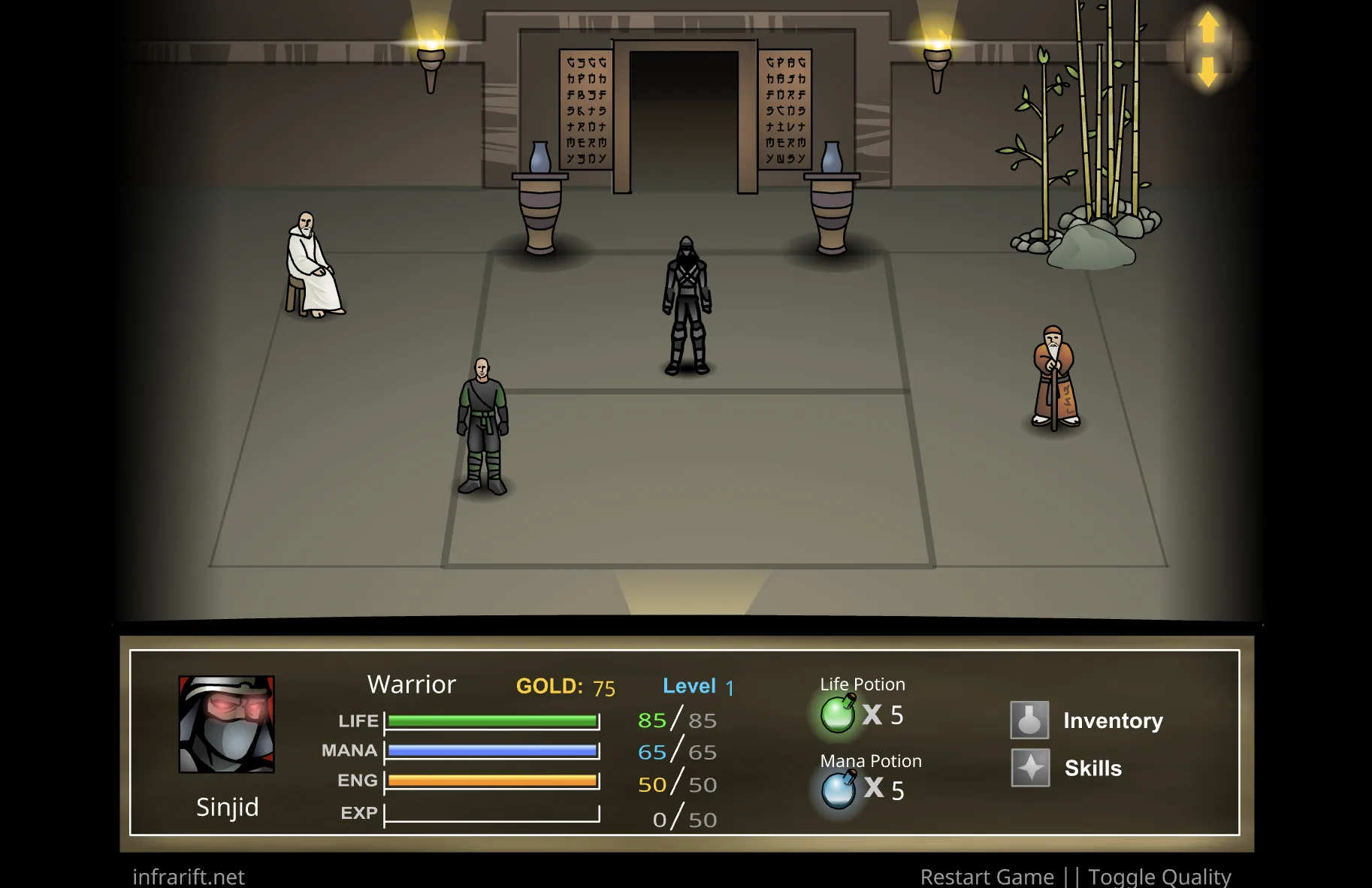This screenshot has height=888, width=1372.
Task: Click the blue MANA bar
Action: pos(492,750)
